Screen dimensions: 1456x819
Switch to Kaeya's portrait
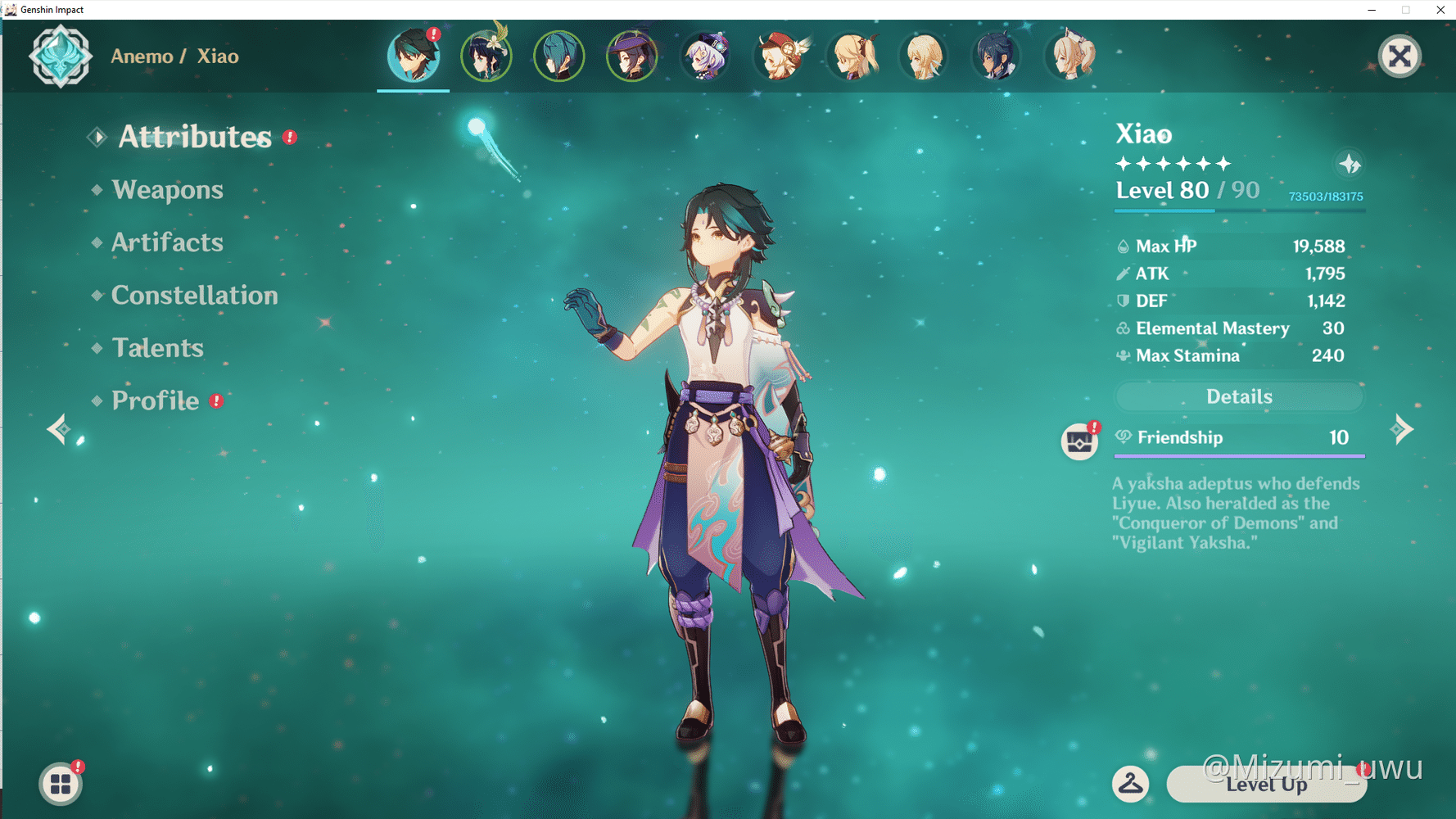(x=996, y=57)
